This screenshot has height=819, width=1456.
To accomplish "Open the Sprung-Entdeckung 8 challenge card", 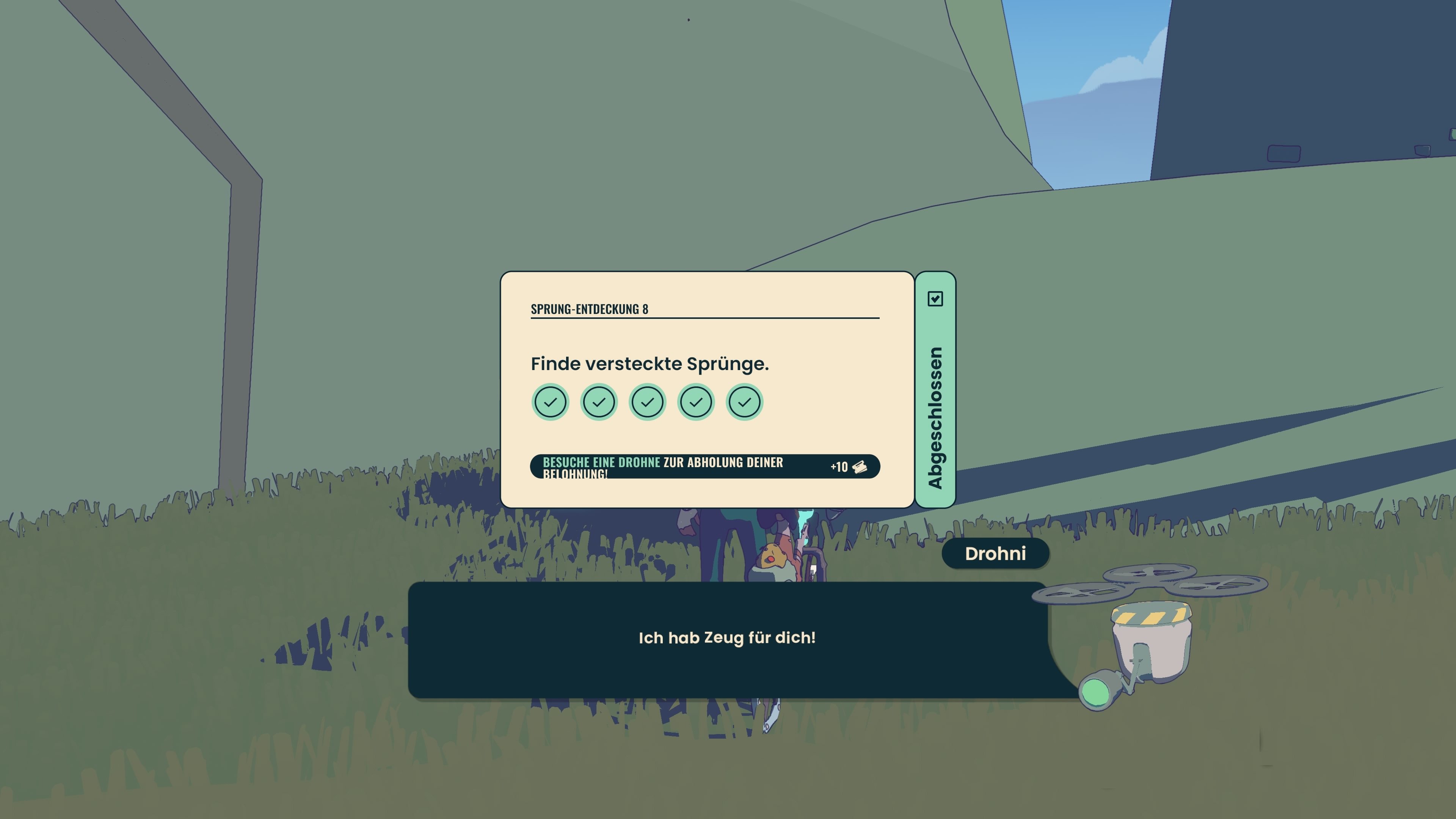I will (x=706, y=362).
